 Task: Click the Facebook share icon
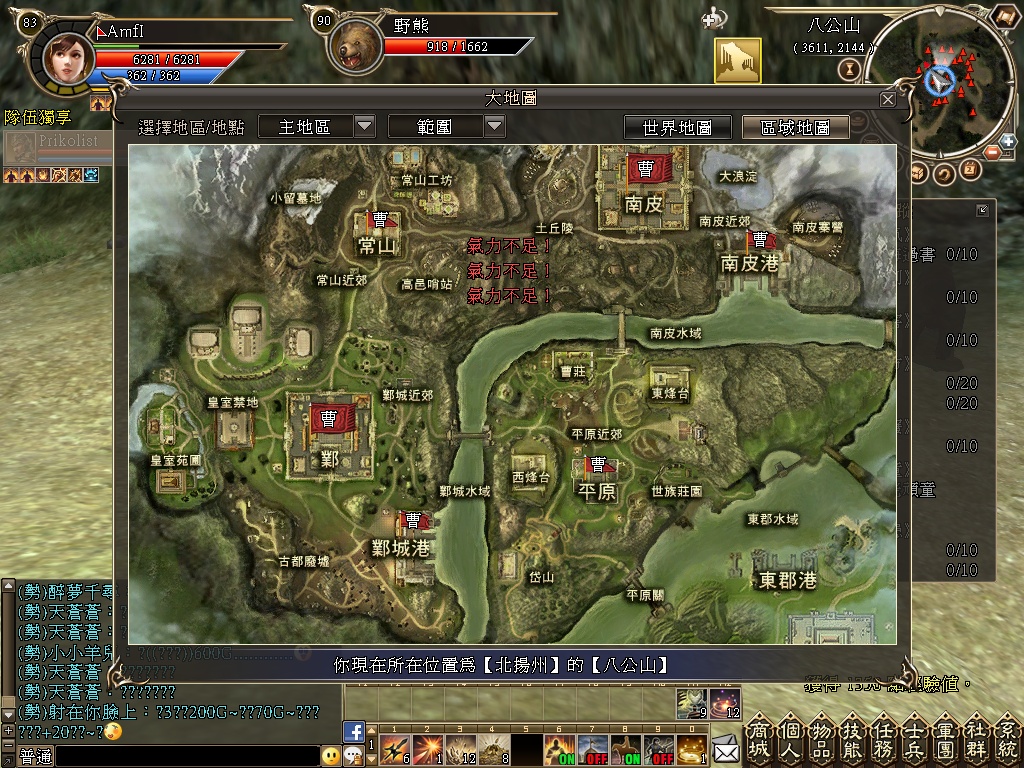(x=353, y=731)
